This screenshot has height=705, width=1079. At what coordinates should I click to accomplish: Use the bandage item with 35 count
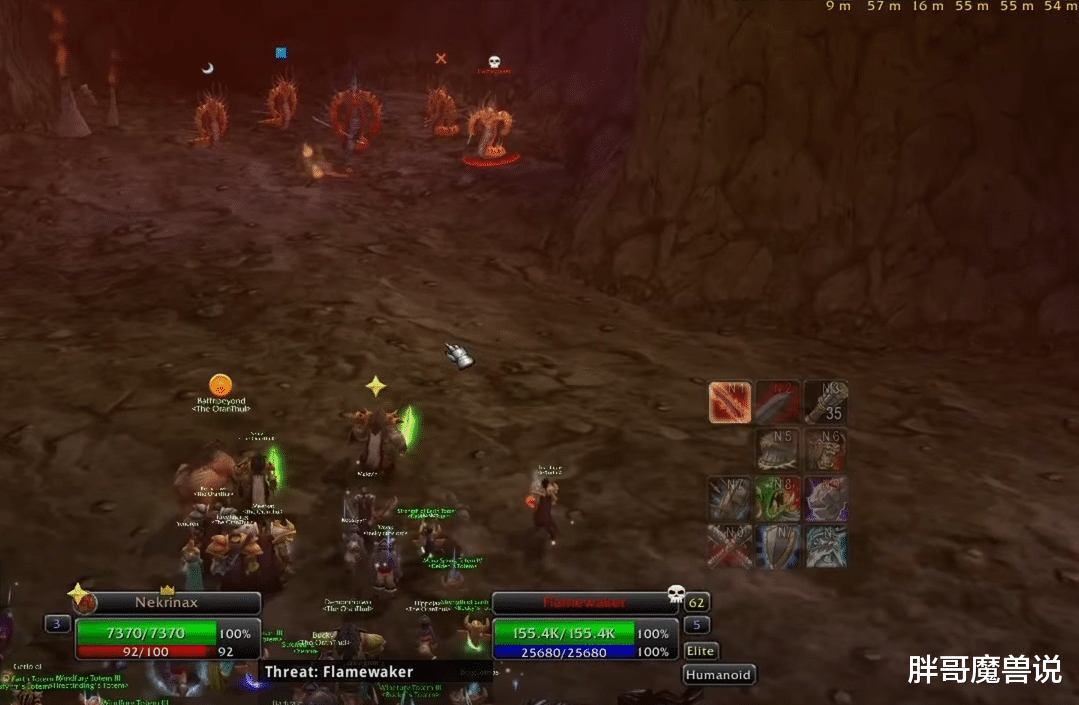pyautogui.click(x=826, y=402)
